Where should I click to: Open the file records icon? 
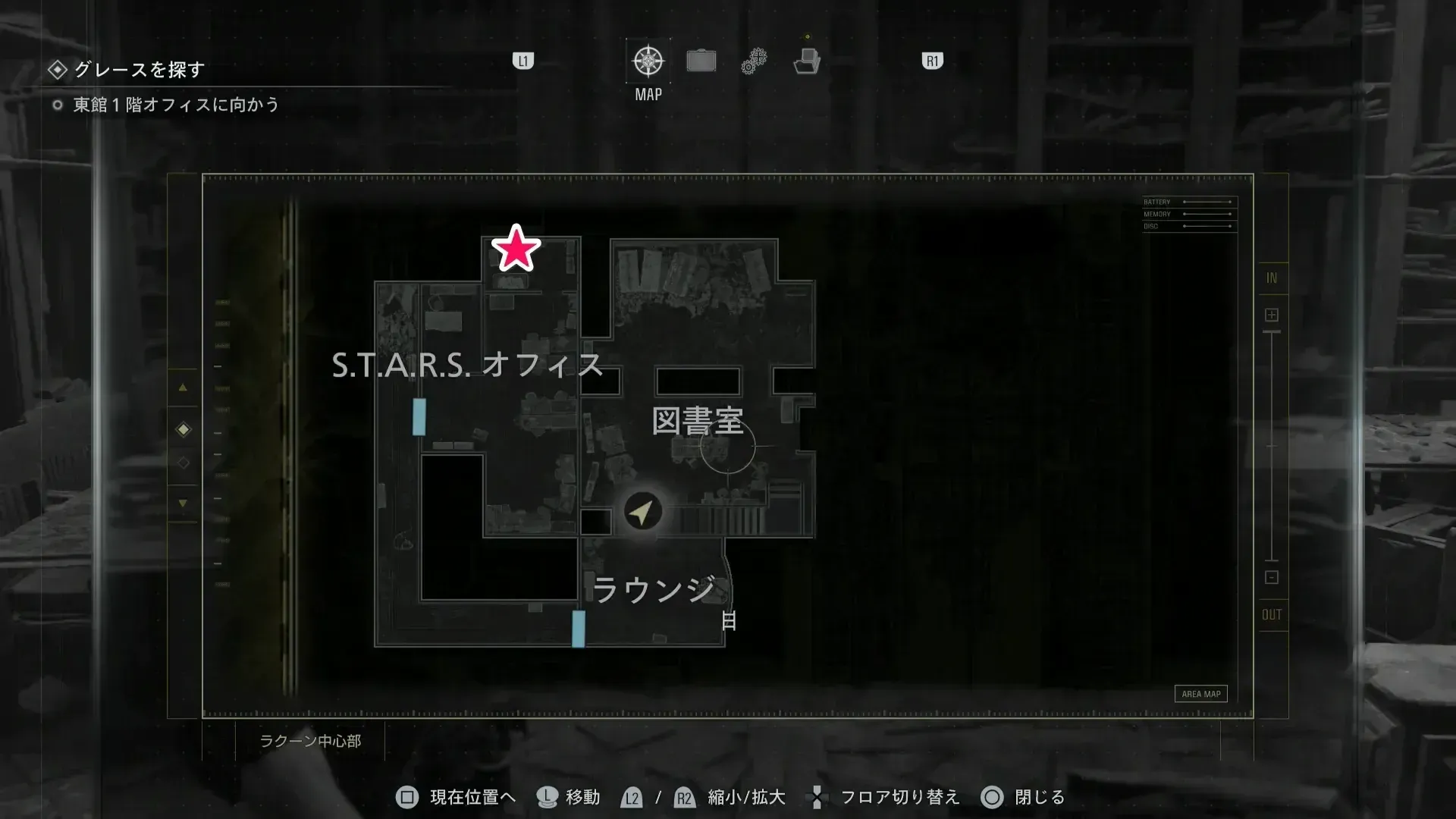click(x=808, y=61)
